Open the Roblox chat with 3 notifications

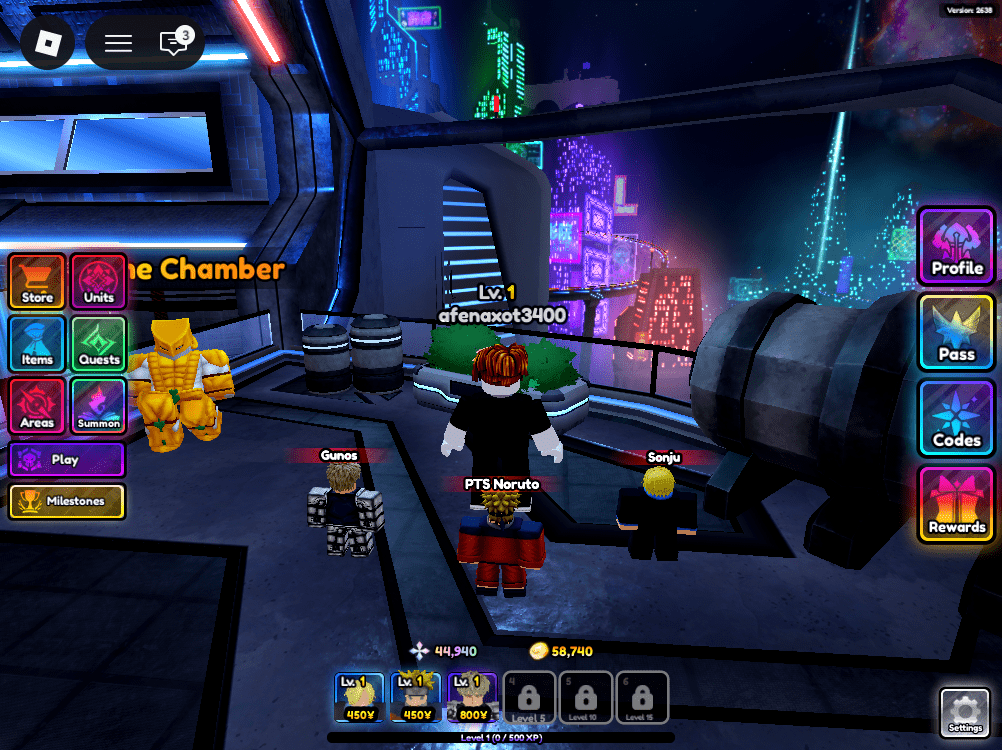point(174,43)
